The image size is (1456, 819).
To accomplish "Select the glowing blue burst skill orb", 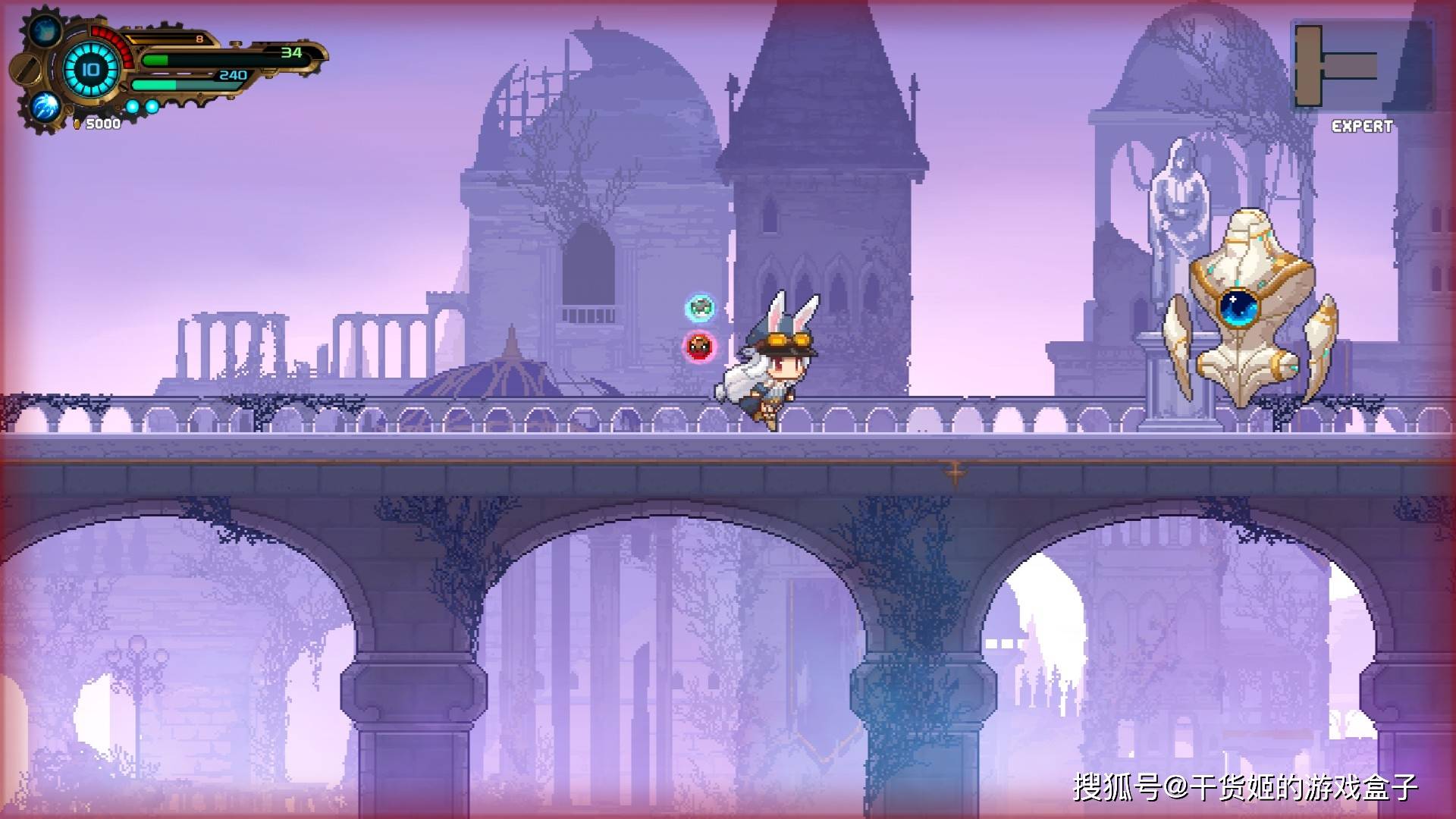I will (46, 106).
